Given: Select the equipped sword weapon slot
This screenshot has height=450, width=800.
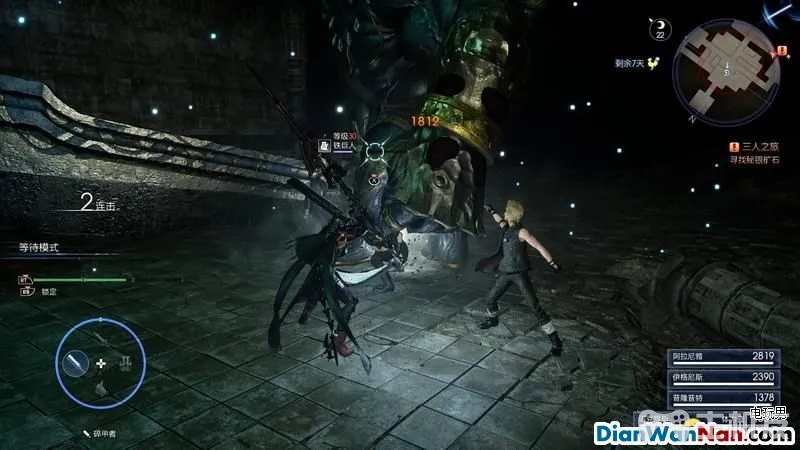Looking at the screenshot, I should (x=73, y=363).
